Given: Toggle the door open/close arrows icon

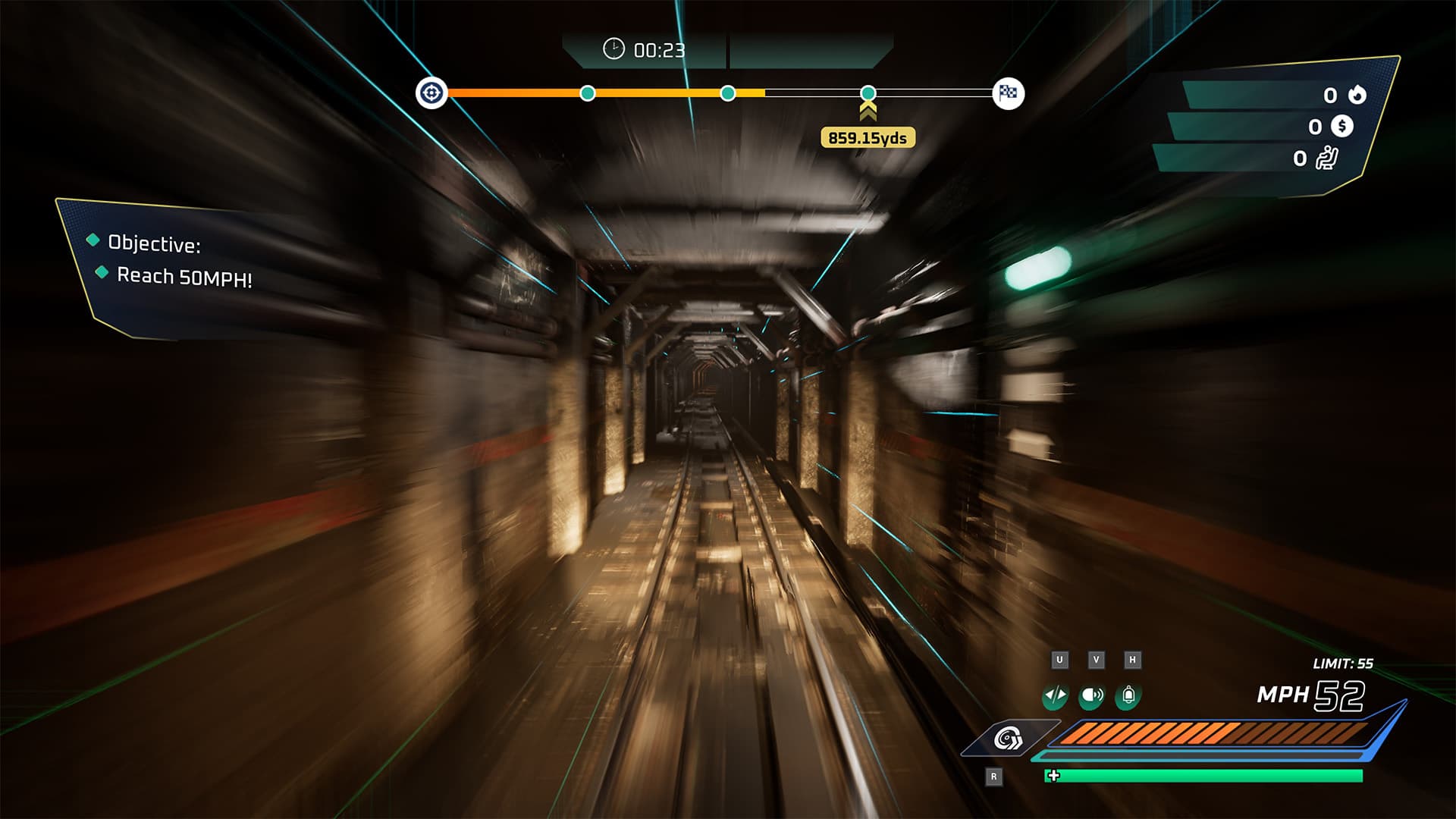Looking at the screenshot, I should point(1055,695).
